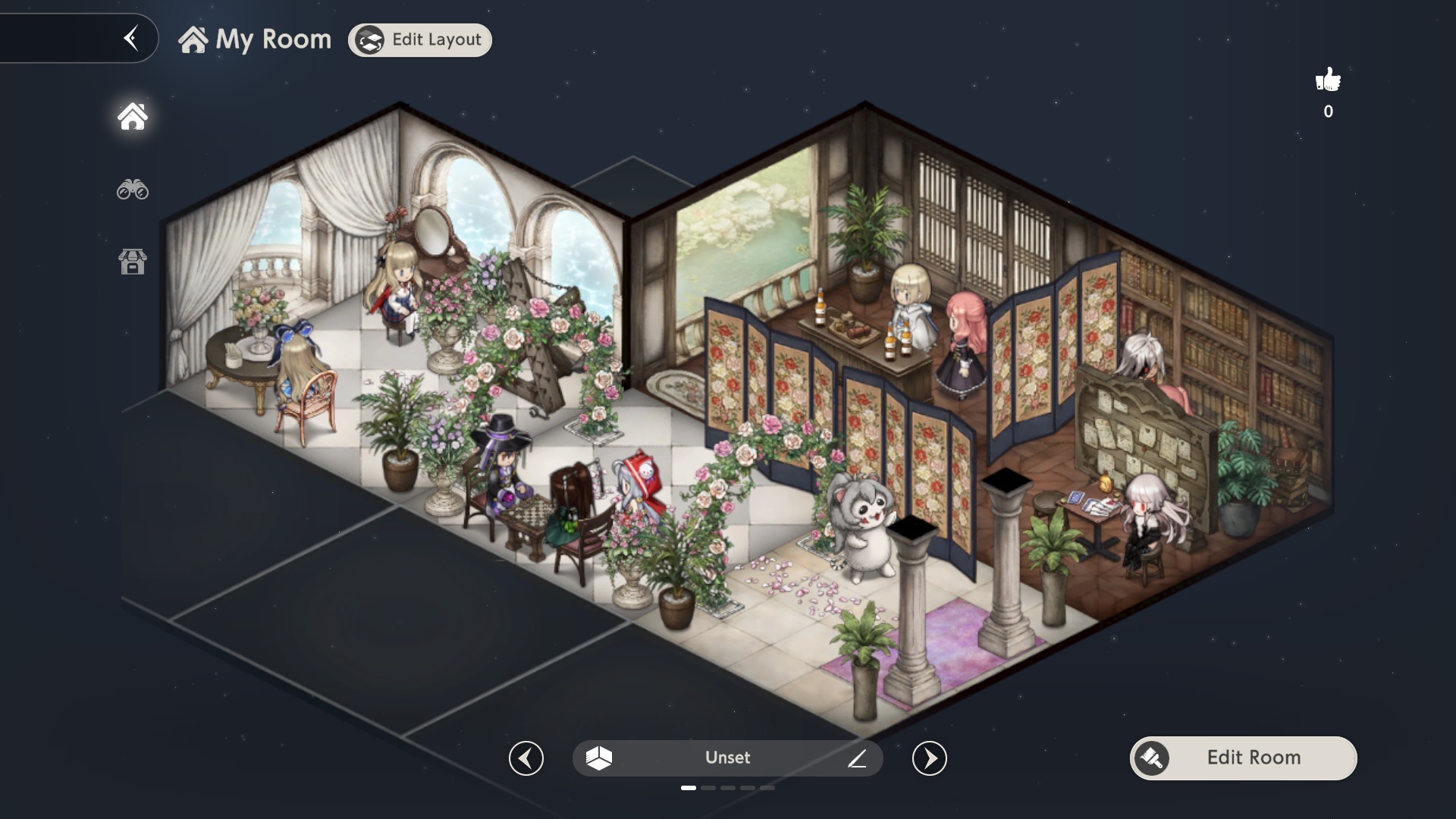Rename layout with the pencil icon

click(x=857, y=758)
